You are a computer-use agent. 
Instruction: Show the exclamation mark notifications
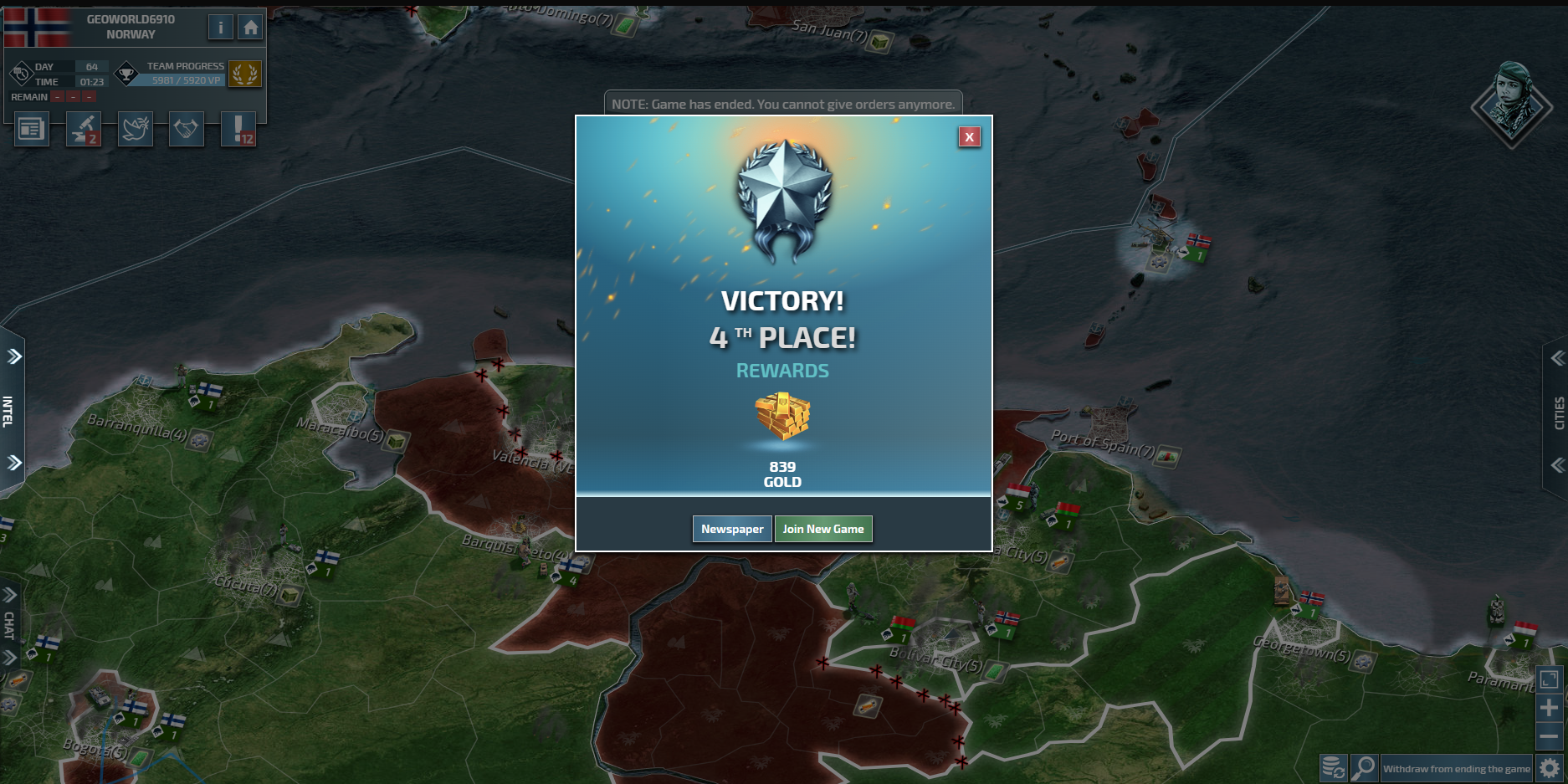tap(238, 130)
